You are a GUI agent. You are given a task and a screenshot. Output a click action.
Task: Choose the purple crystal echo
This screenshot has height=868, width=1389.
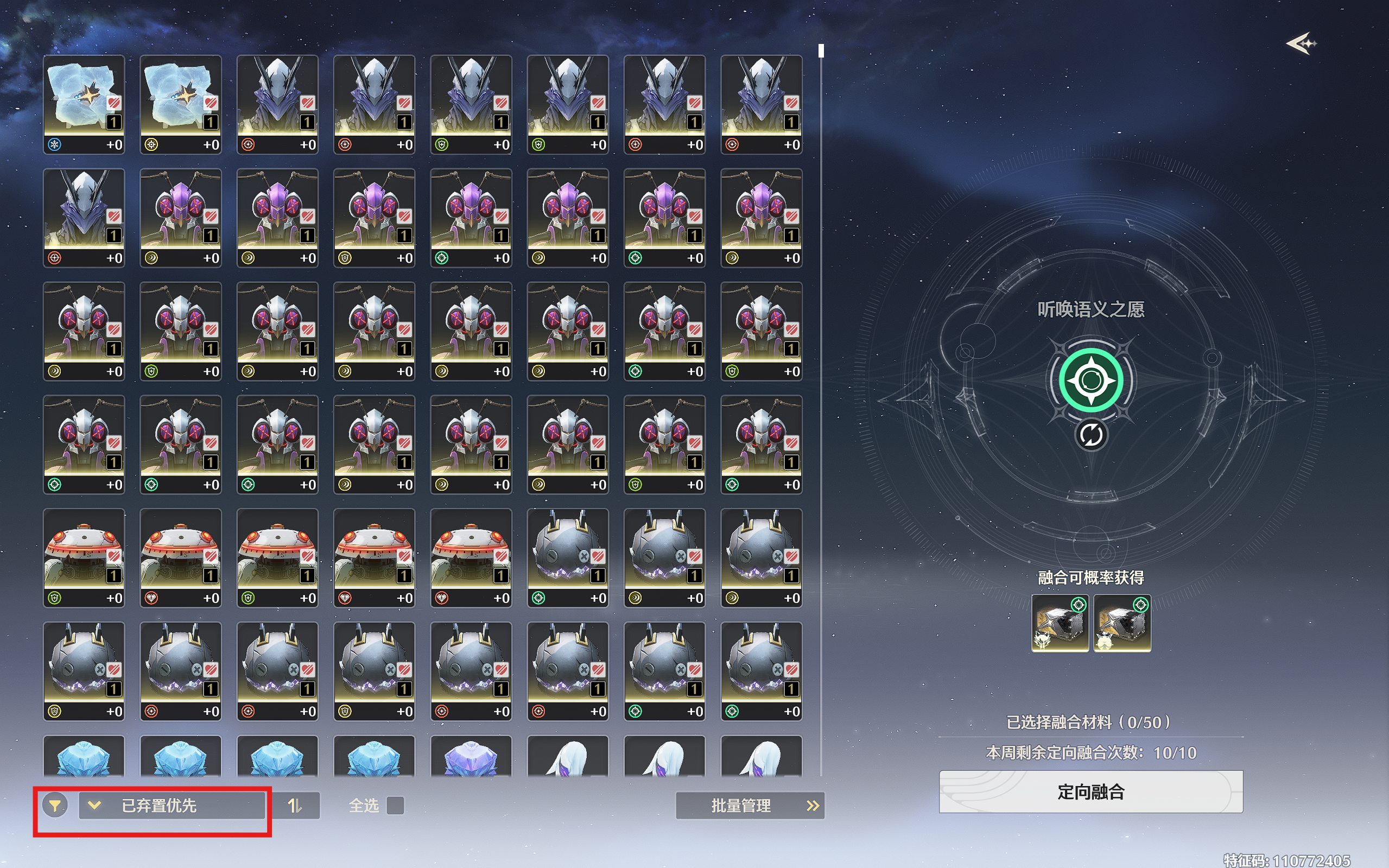pyautogui.click(x=471, y=758)
